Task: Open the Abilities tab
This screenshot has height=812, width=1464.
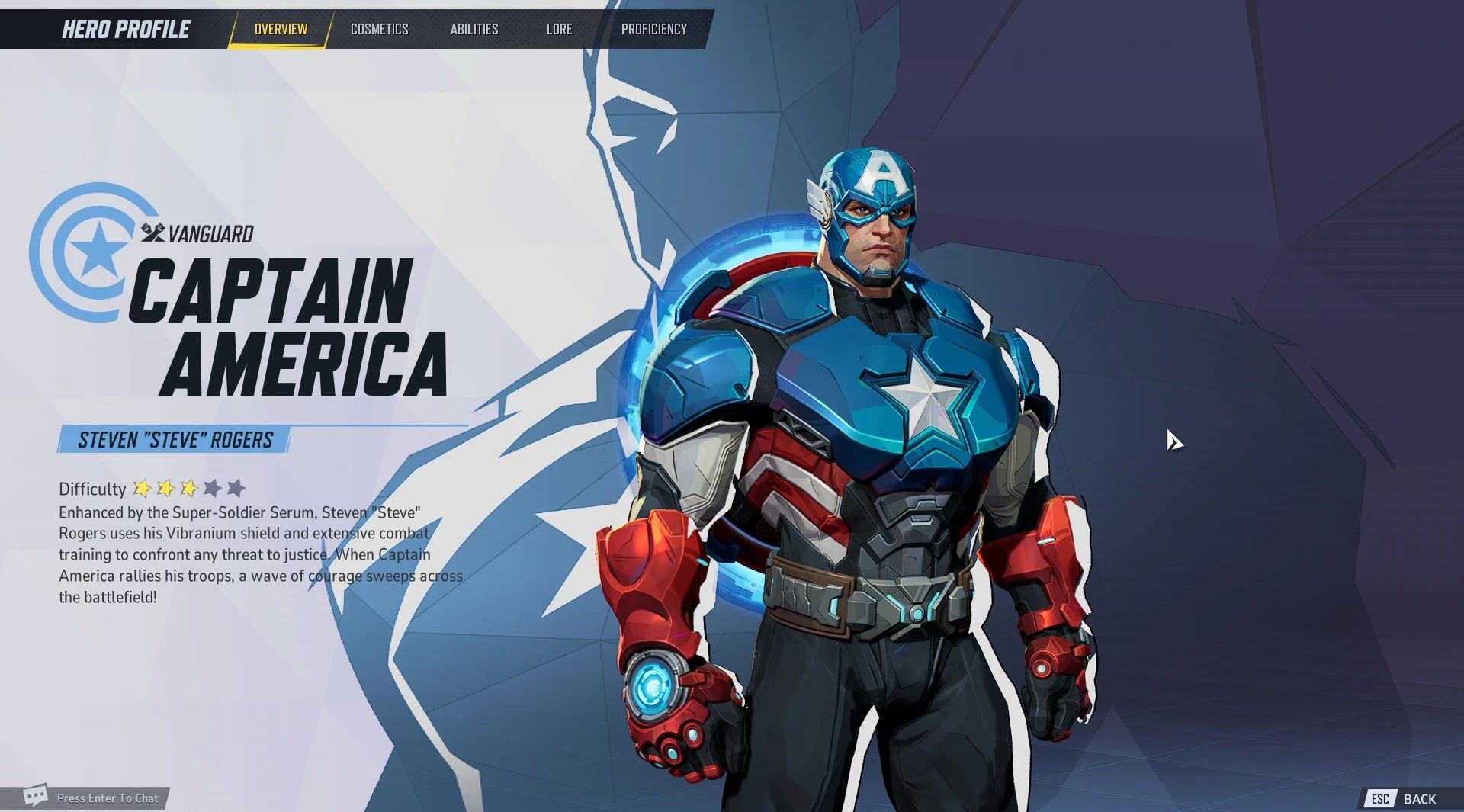Action: 474,29
